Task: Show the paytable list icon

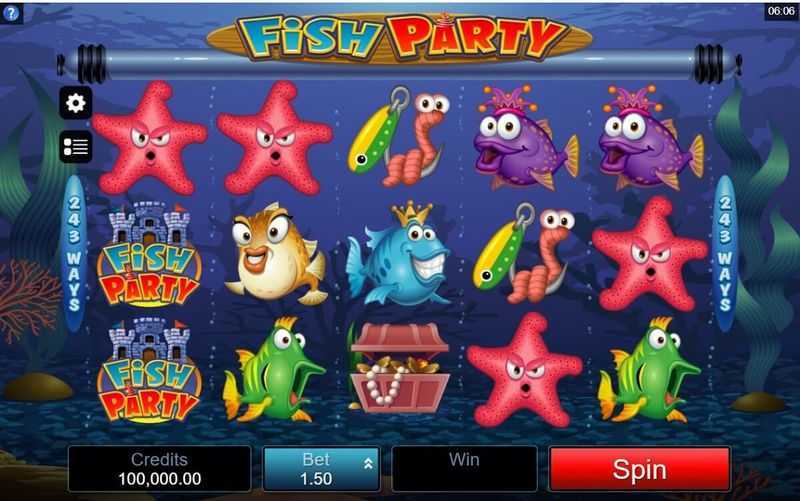Action: (76, 147)
